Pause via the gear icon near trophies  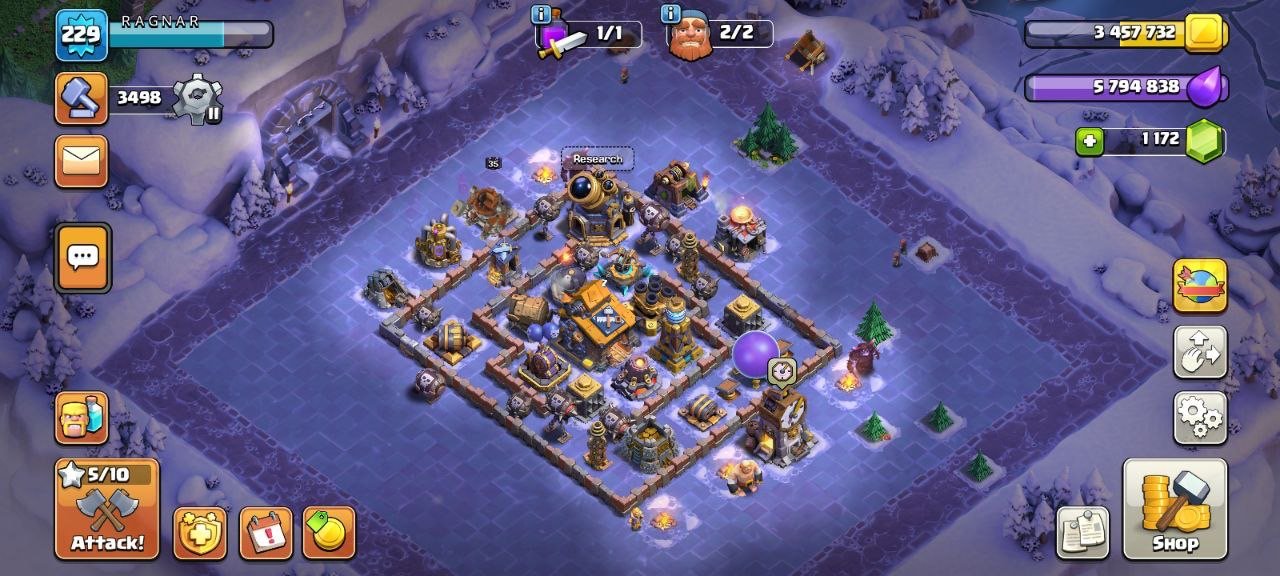pos(196,99)
